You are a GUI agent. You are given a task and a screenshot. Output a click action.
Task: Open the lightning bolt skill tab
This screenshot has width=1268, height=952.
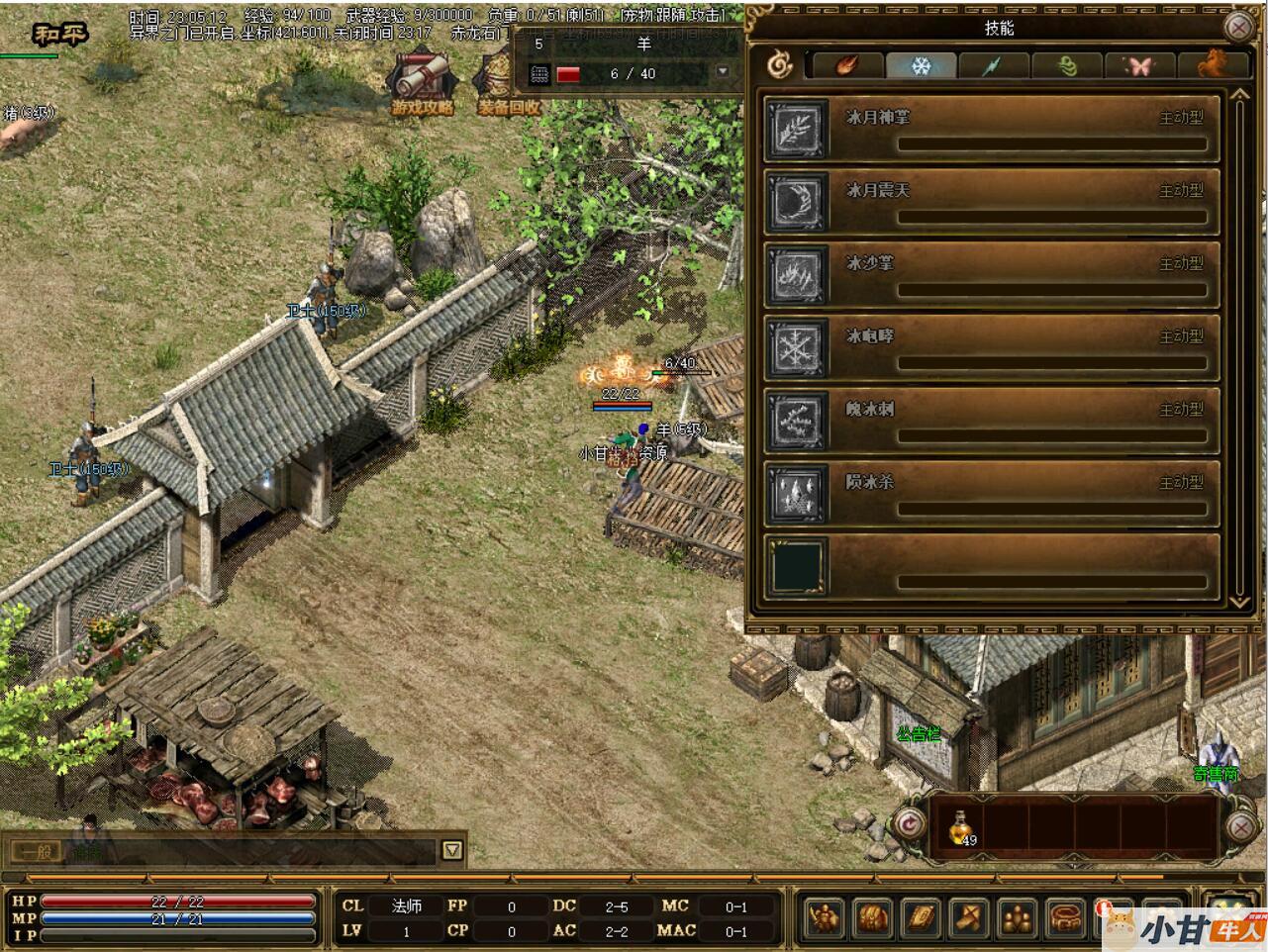click(993, 66)
